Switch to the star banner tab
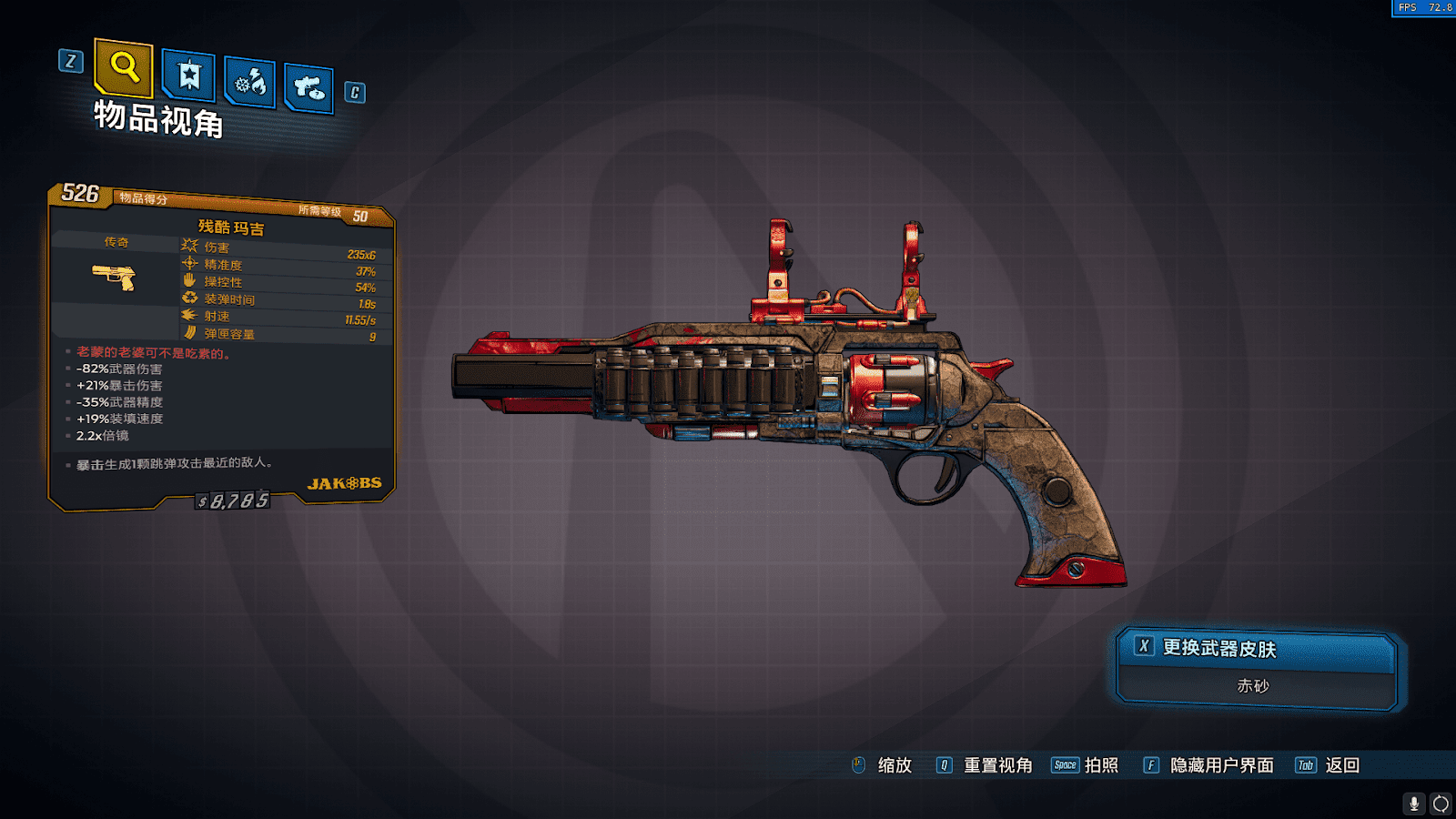The image size is (1456, 819). pos(189,76)
